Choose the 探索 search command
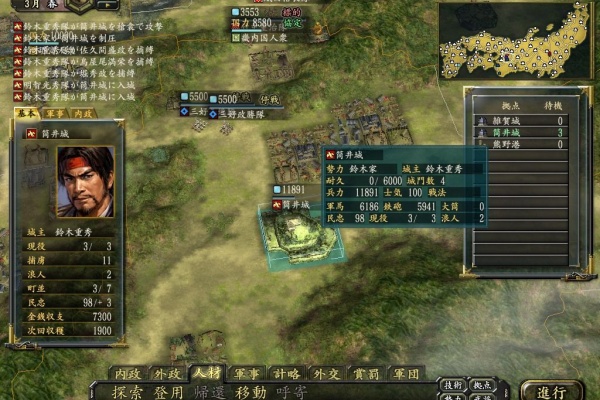The image size is (600, 400). point(127,391)
